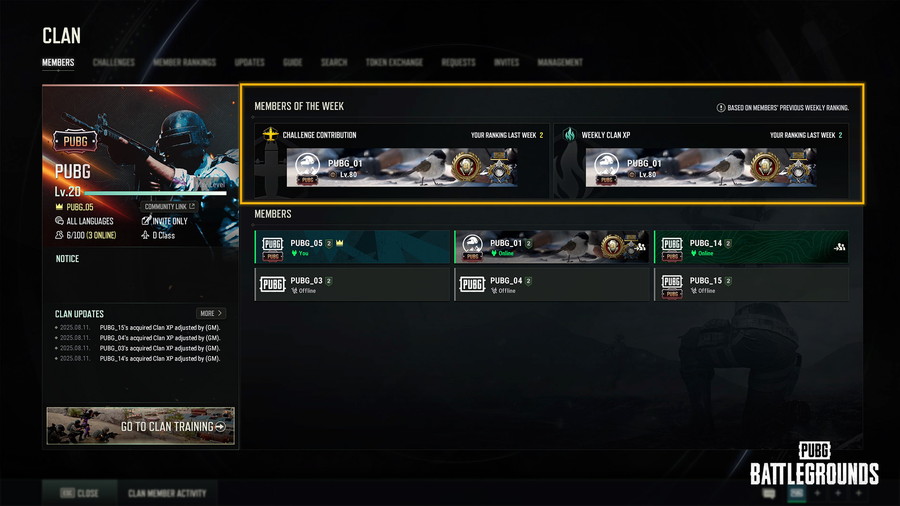View Weekly Clan XP top member card
The width and height of the screenshot is (900, 506).
click(x=700, y=167)
